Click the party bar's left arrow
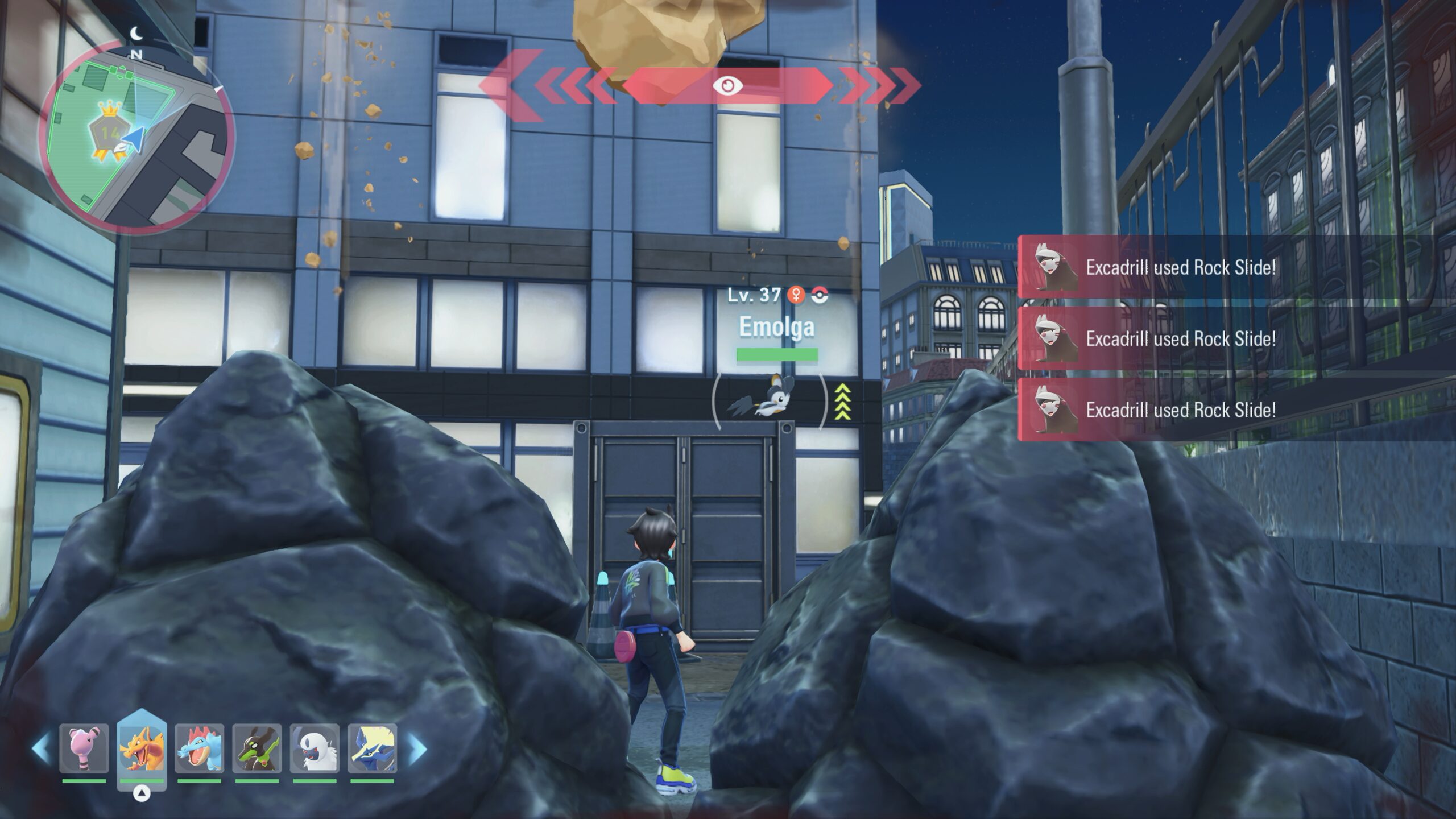1456x819 pixels. (x=41, y=748)
